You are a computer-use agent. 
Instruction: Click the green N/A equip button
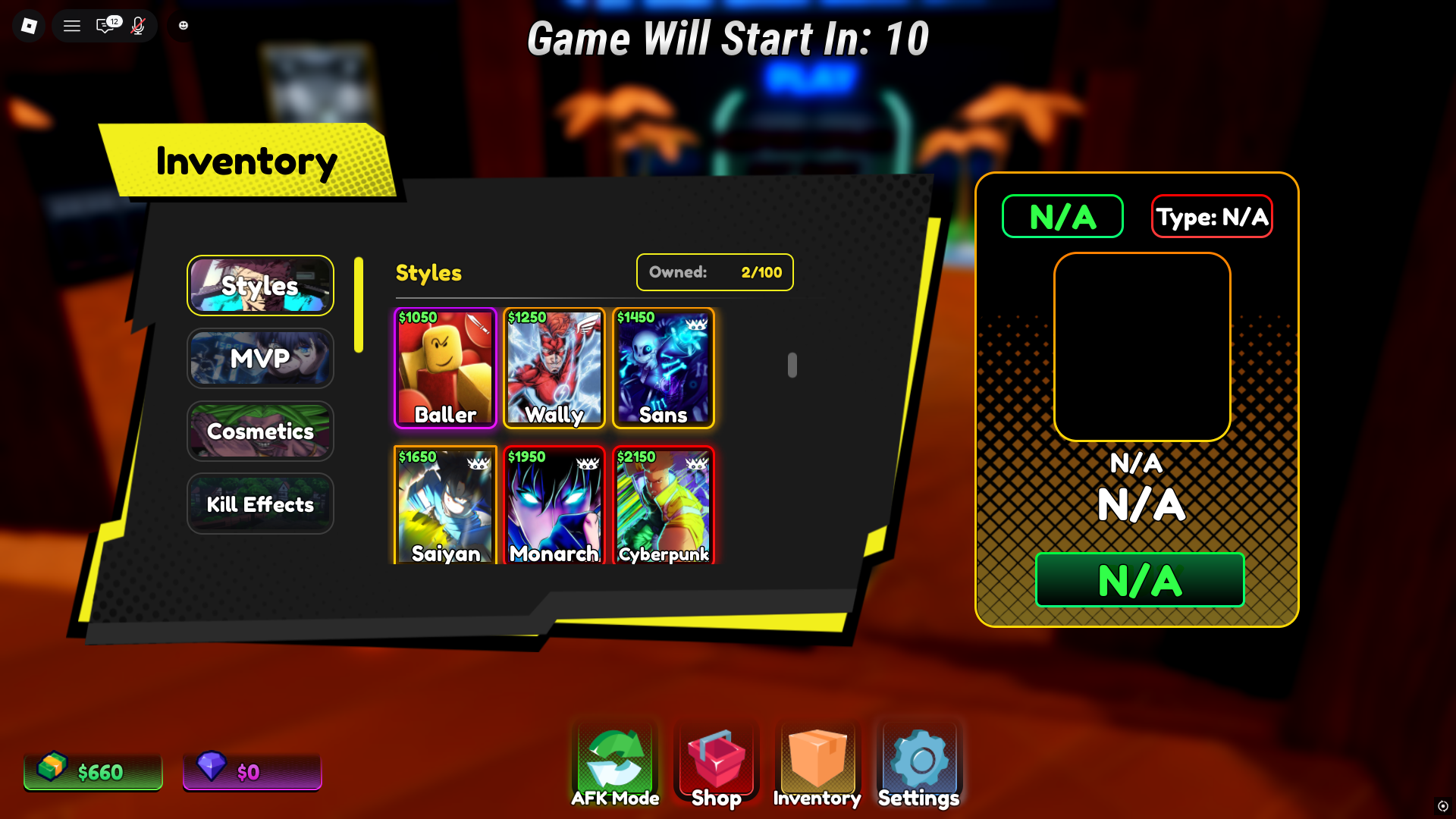point(1139,579)
